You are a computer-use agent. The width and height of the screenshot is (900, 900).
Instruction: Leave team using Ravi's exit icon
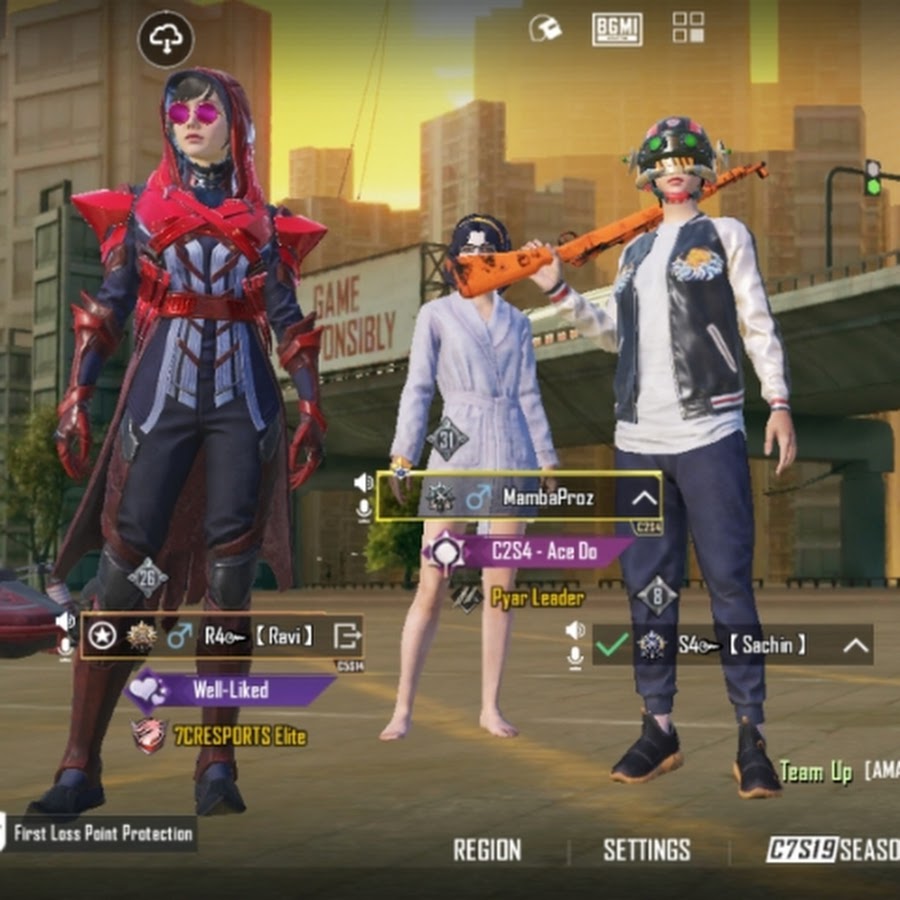click(x=346, y=635)
